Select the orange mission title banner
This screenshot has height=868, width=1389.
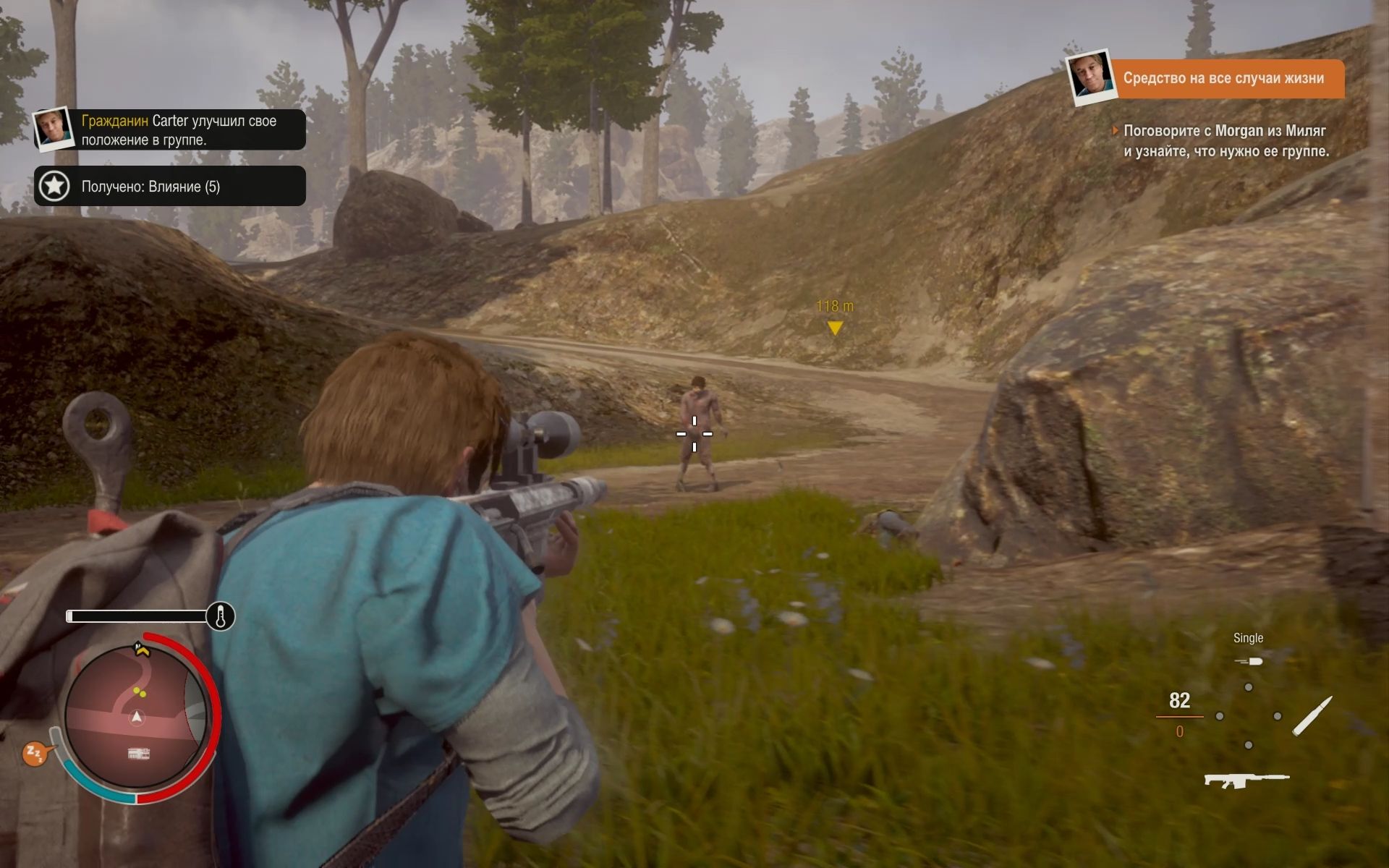(1224, 78)
